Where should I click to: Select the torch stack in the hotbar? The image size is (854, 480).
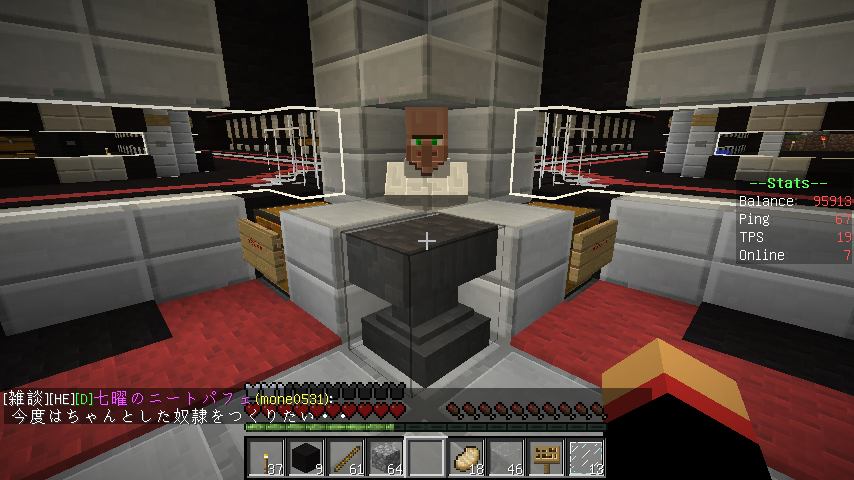pos(266,458)
